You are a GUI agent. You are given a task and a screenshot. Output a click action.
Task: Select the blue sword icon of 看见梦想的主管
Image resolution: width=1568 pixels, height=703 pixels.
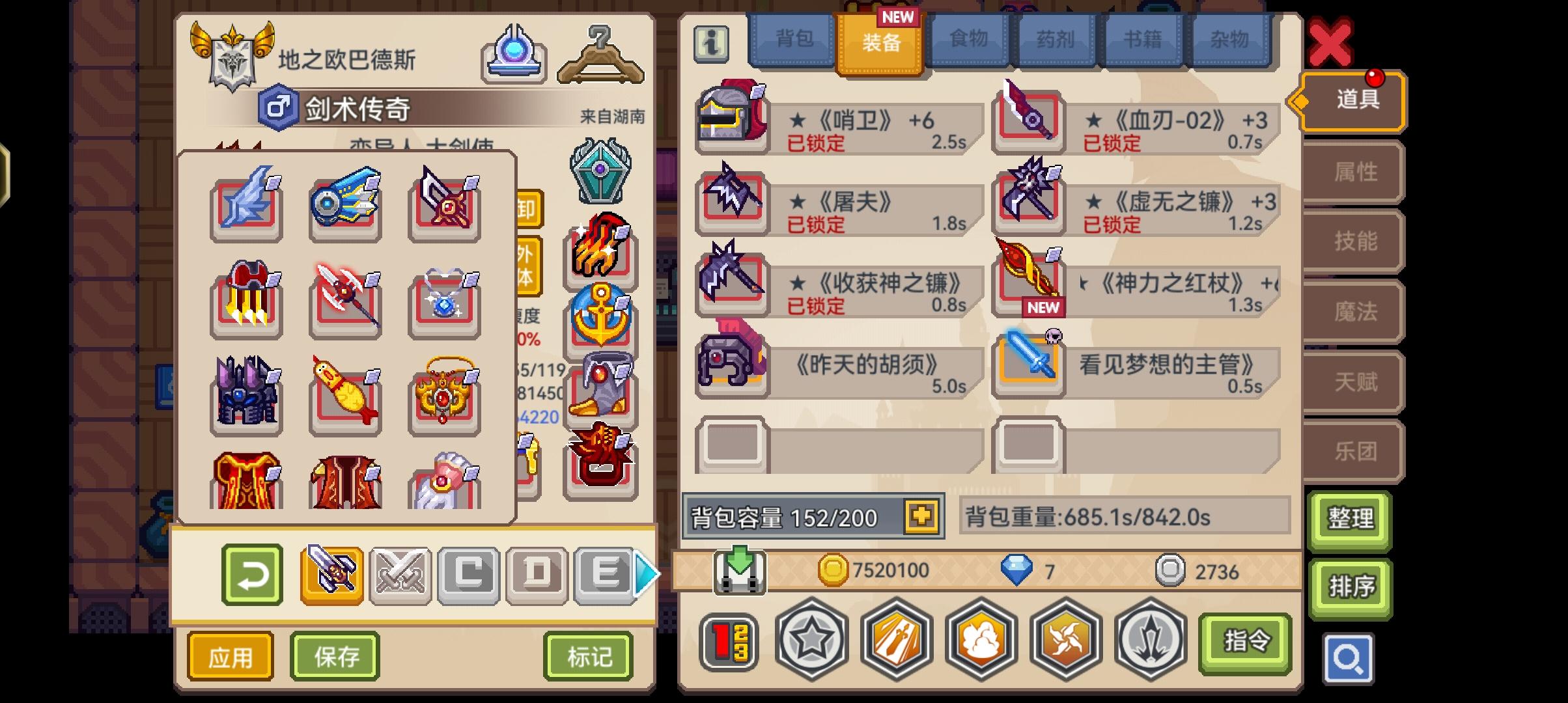[1028, 366]
